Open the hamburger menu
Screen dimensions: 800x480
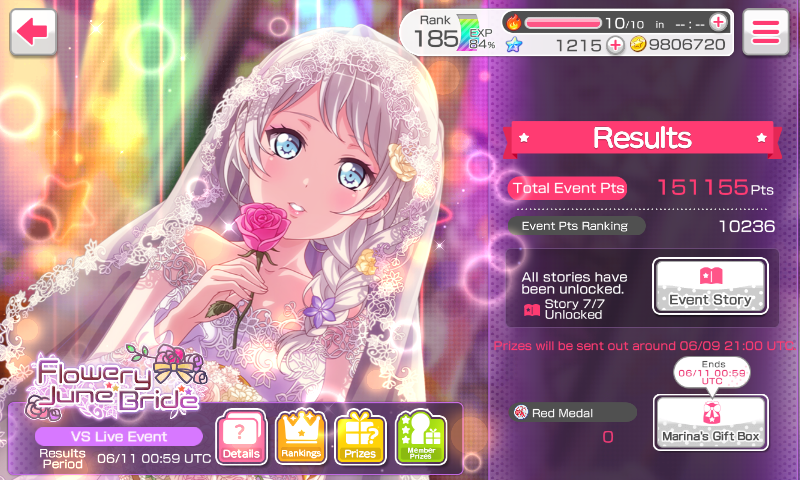coord(765,31)
